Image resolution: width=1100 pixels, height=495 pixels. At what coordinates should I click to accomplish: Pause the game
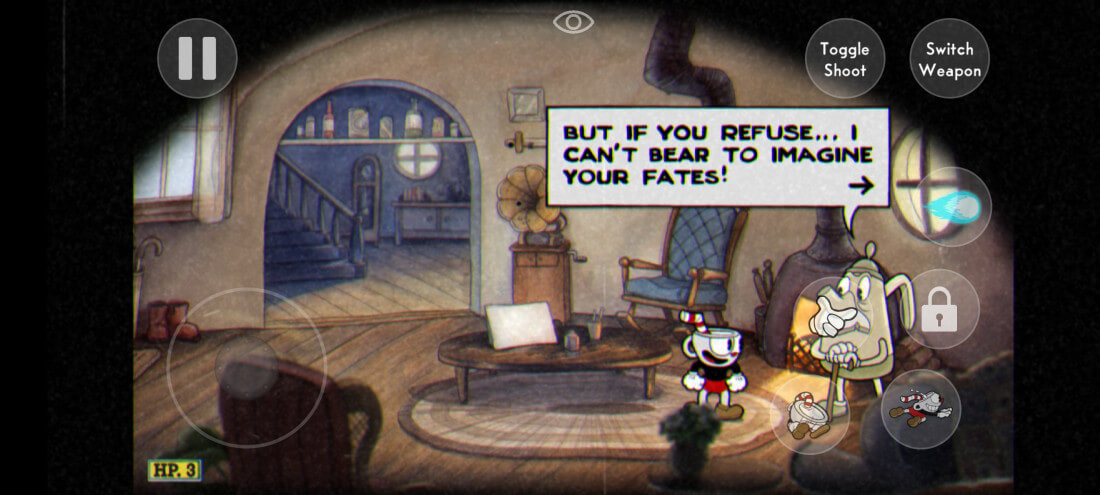(197, 58)
